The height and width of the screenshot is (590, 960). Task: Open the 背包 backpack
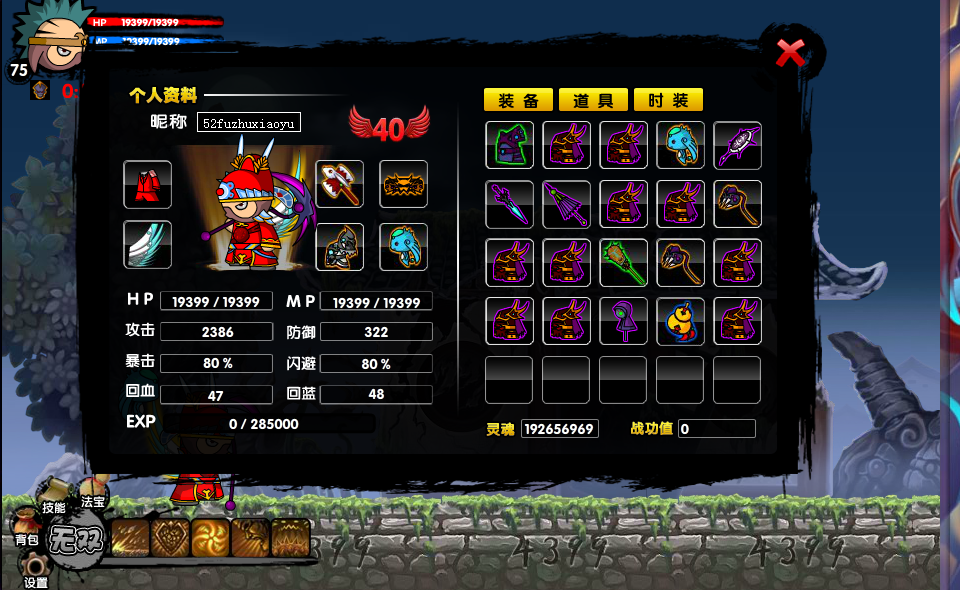[x=26, y=539]
